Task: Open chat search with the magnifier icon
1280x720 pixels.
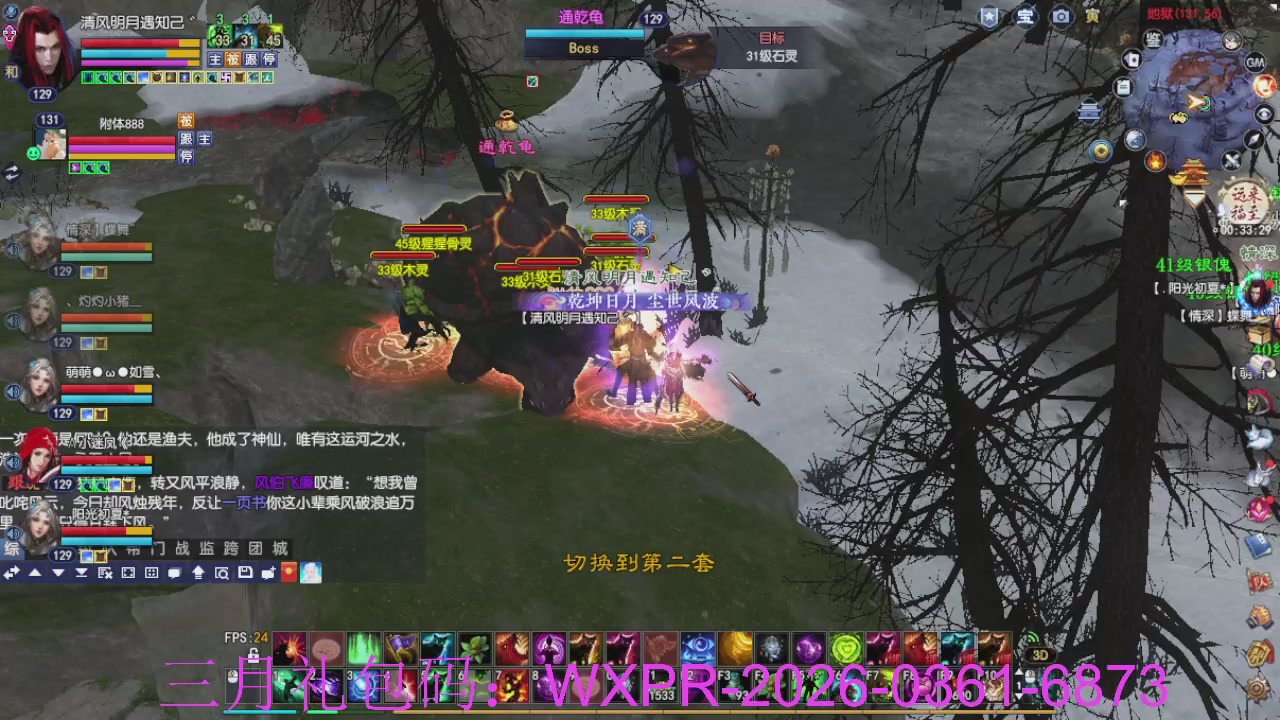Action: (x=223, y=572)
